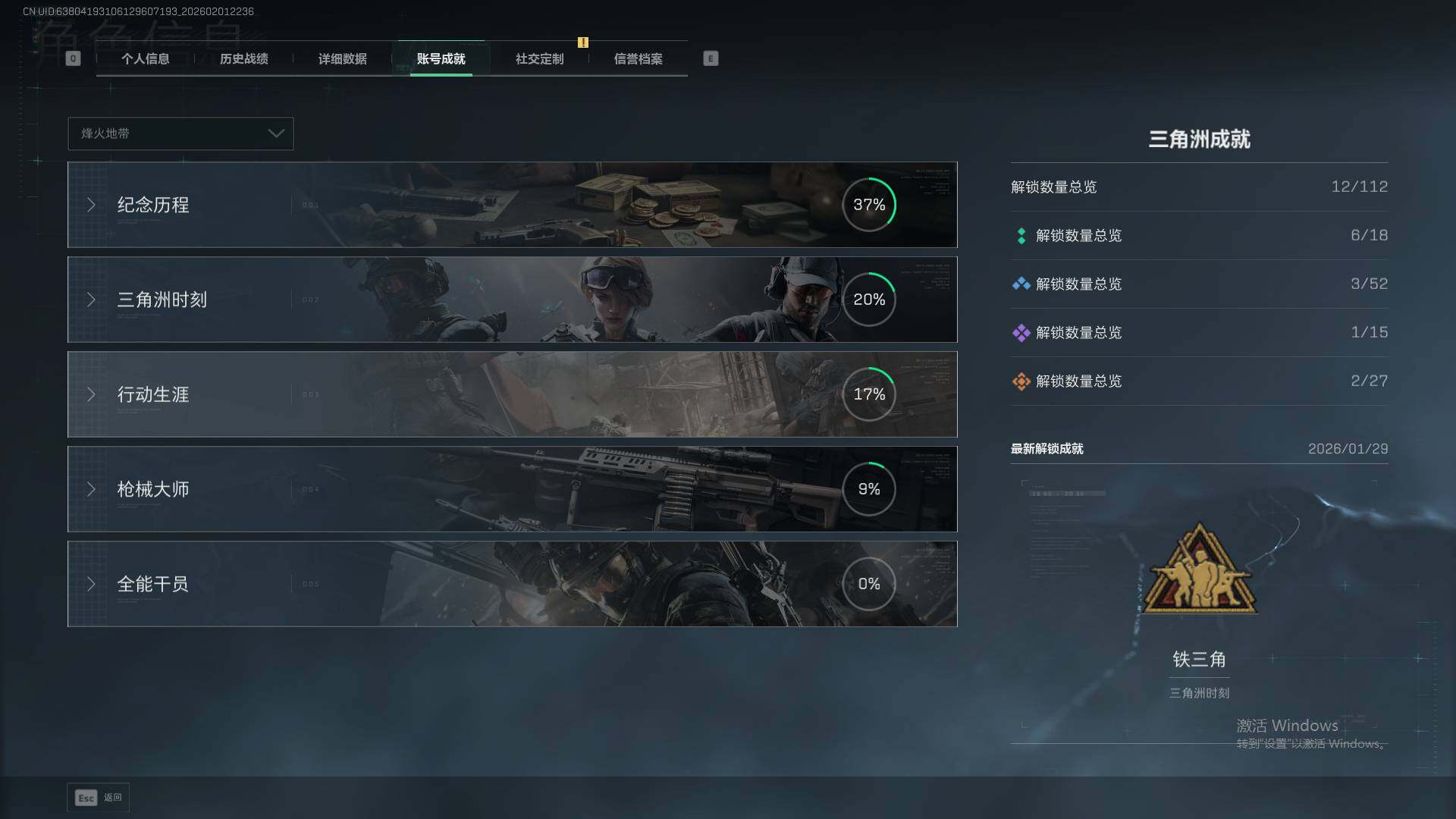The width and height of the screenshot is (1456, 819).
Task: Open the 行动生涯 achievement category
Action: 512,394
